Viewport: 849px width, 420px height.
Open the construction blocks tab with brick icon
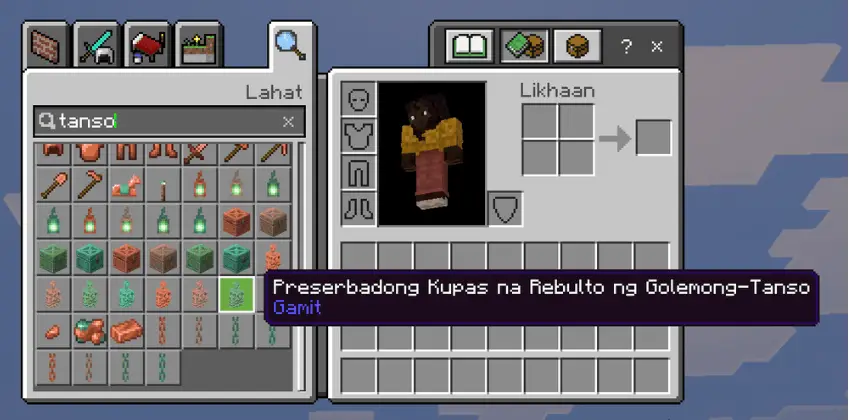click(48, 46)
